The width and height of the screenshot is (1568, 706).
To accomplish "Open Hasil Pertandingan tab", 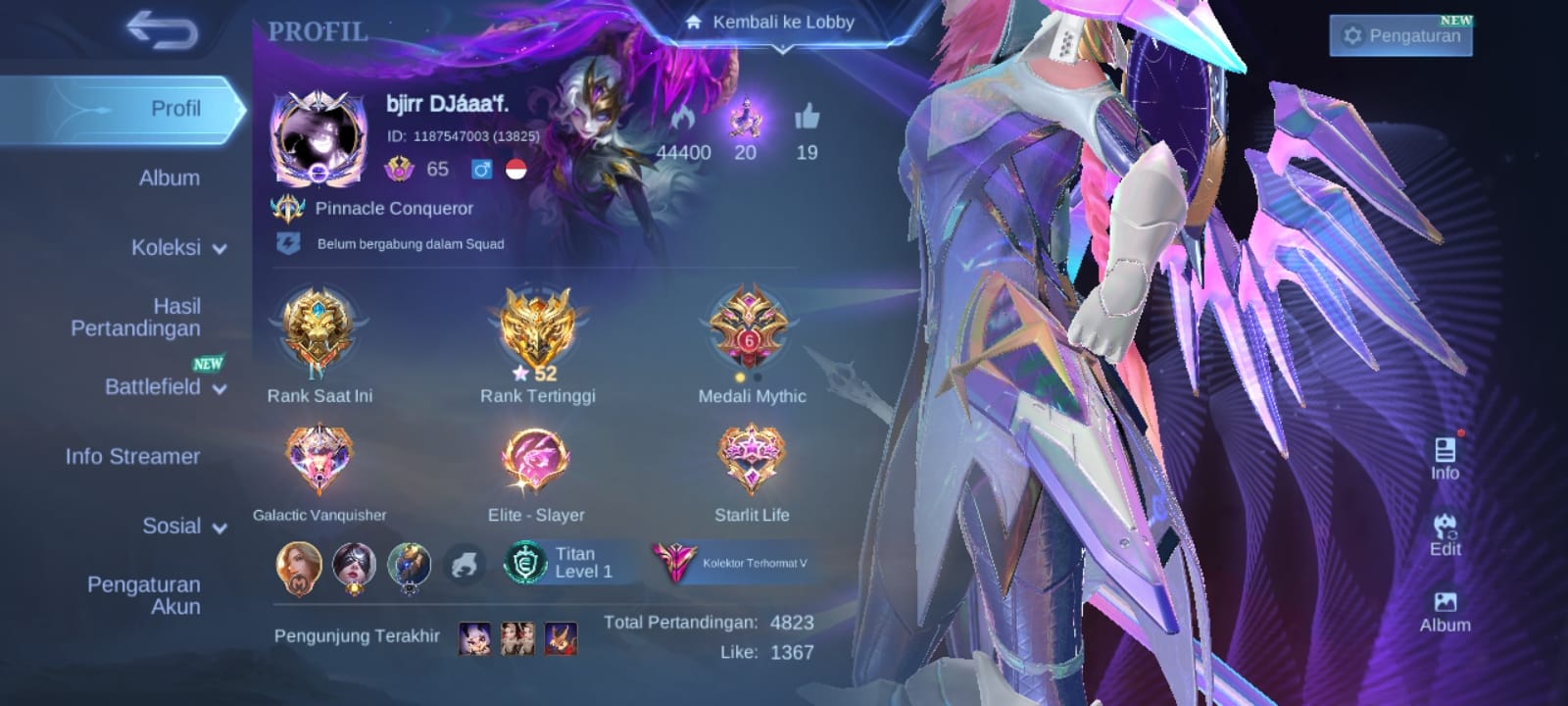I will [x=135, y=317].
